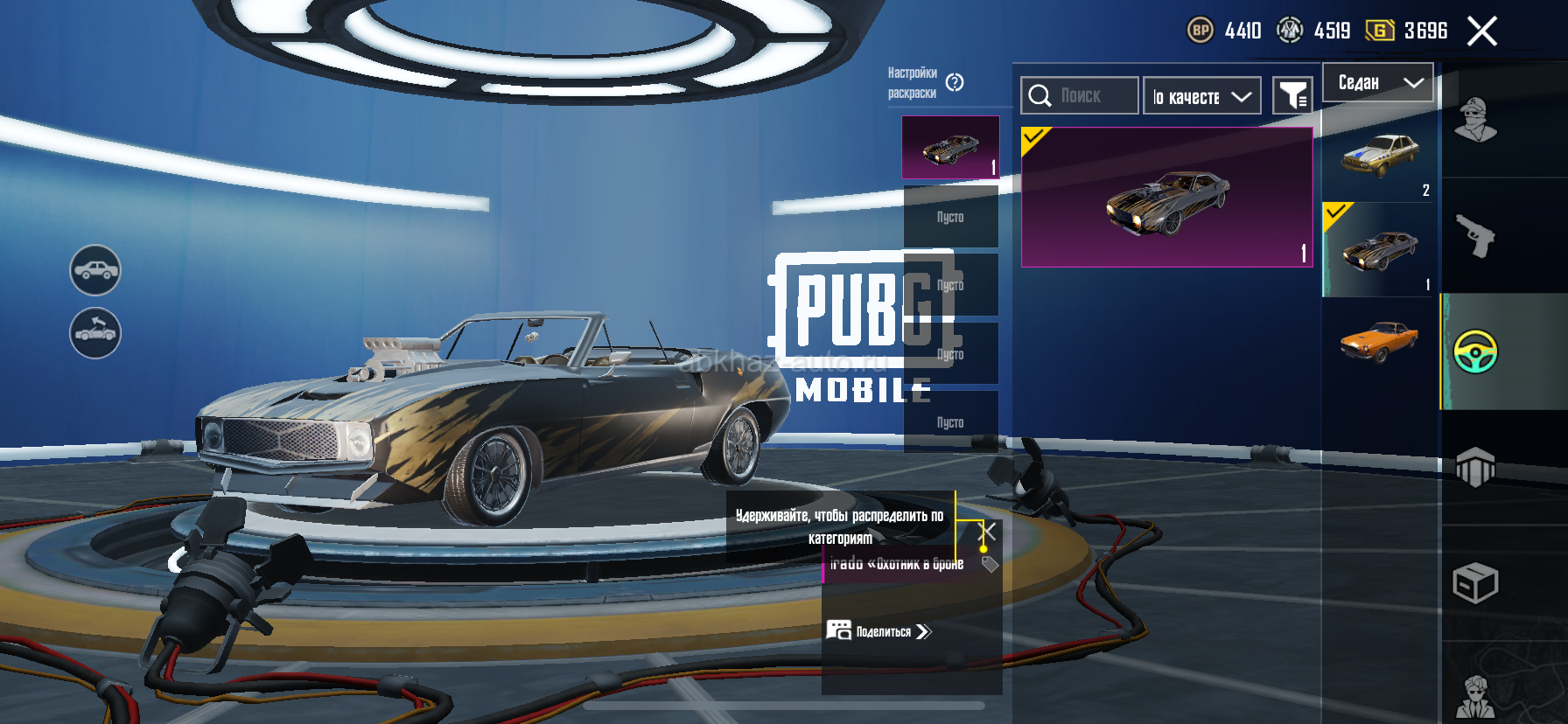Pick the orange coupe skin
1568x724 pixels.
tap(1379, 342)
